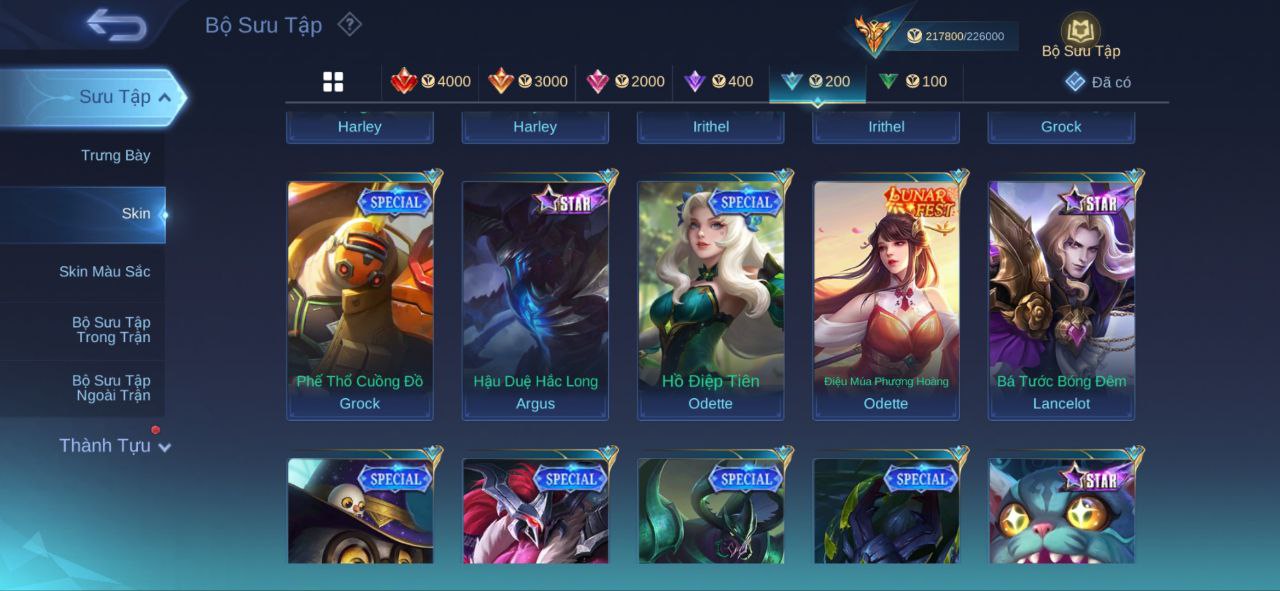Pick Lancelot's Bá Tước Bóng Đêm skin card
The image size is (1280, 591).
1062,299
